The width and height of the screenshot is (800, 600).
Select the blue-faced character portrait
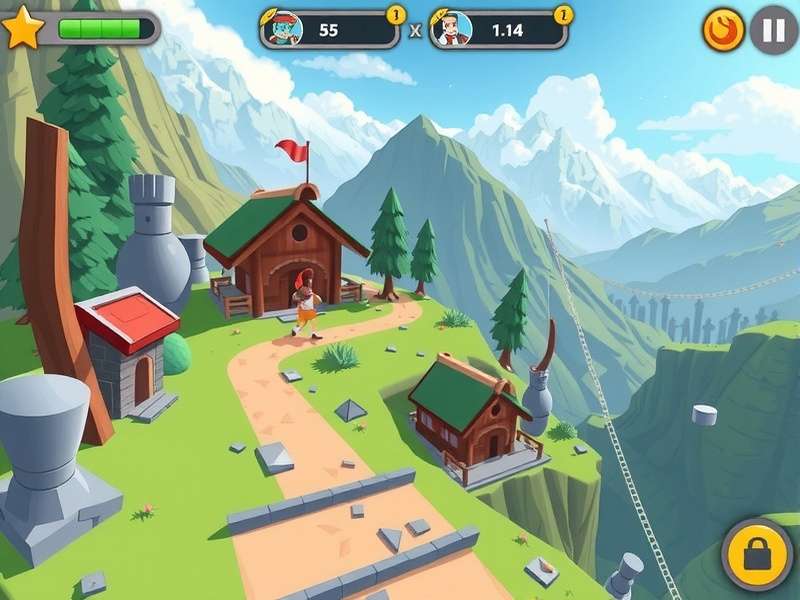(x=282, y=29)
